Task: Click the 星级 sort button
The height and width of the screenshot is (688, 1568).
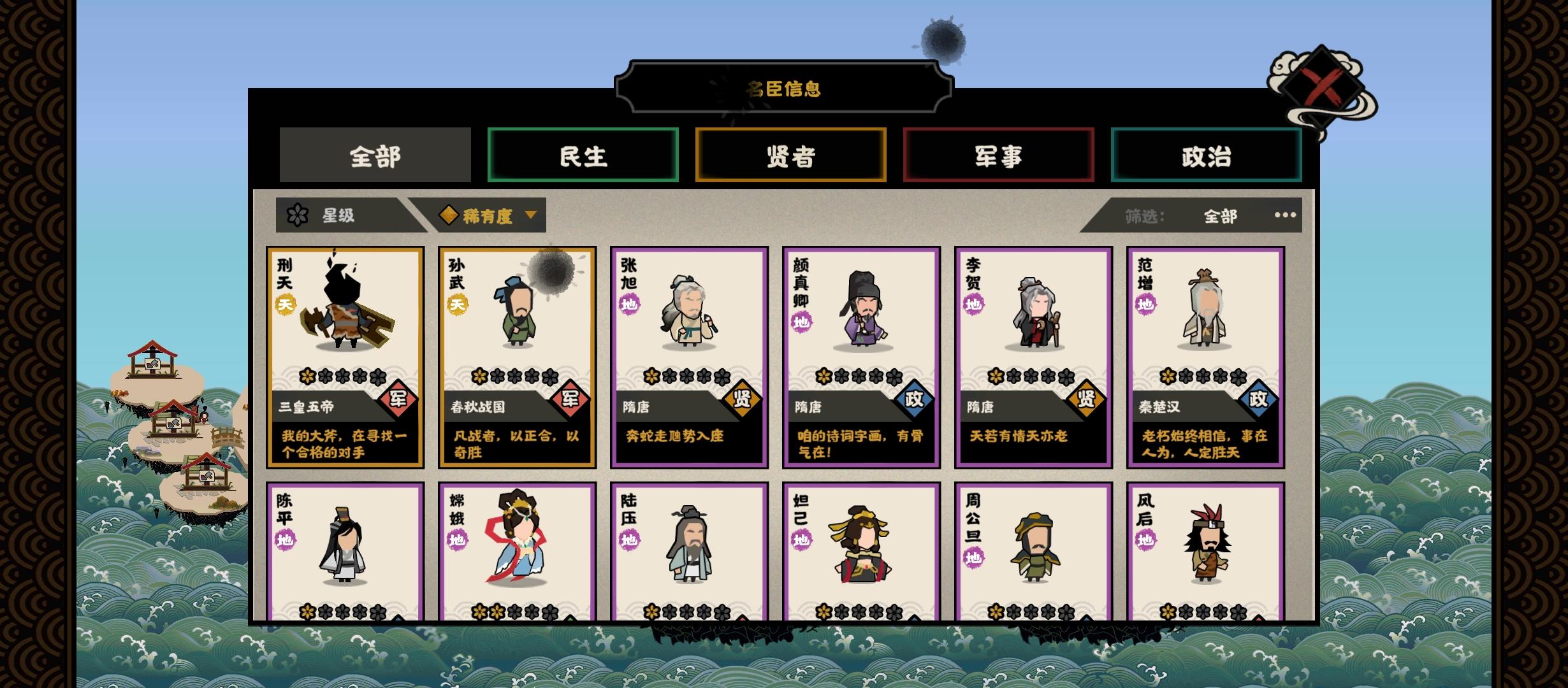Action: [338, 215]
